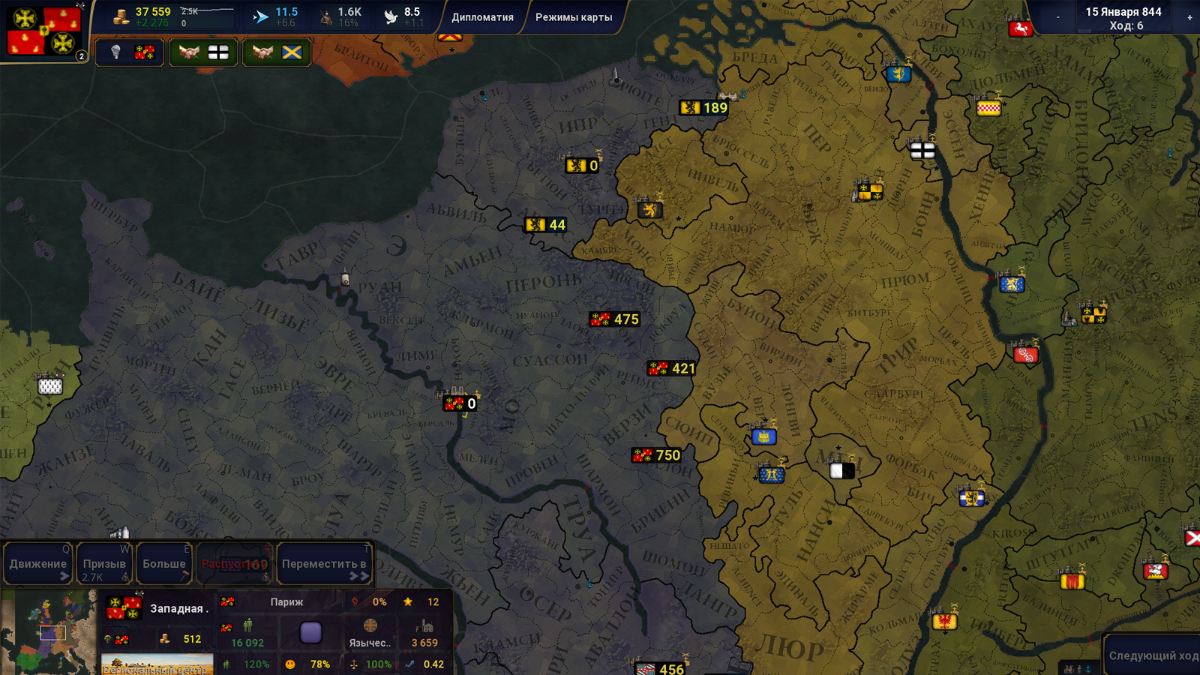The height and width of the screenshot is (675, 1200).
Task: Decrease game speed with minus button
Action: click(1058, 17)
